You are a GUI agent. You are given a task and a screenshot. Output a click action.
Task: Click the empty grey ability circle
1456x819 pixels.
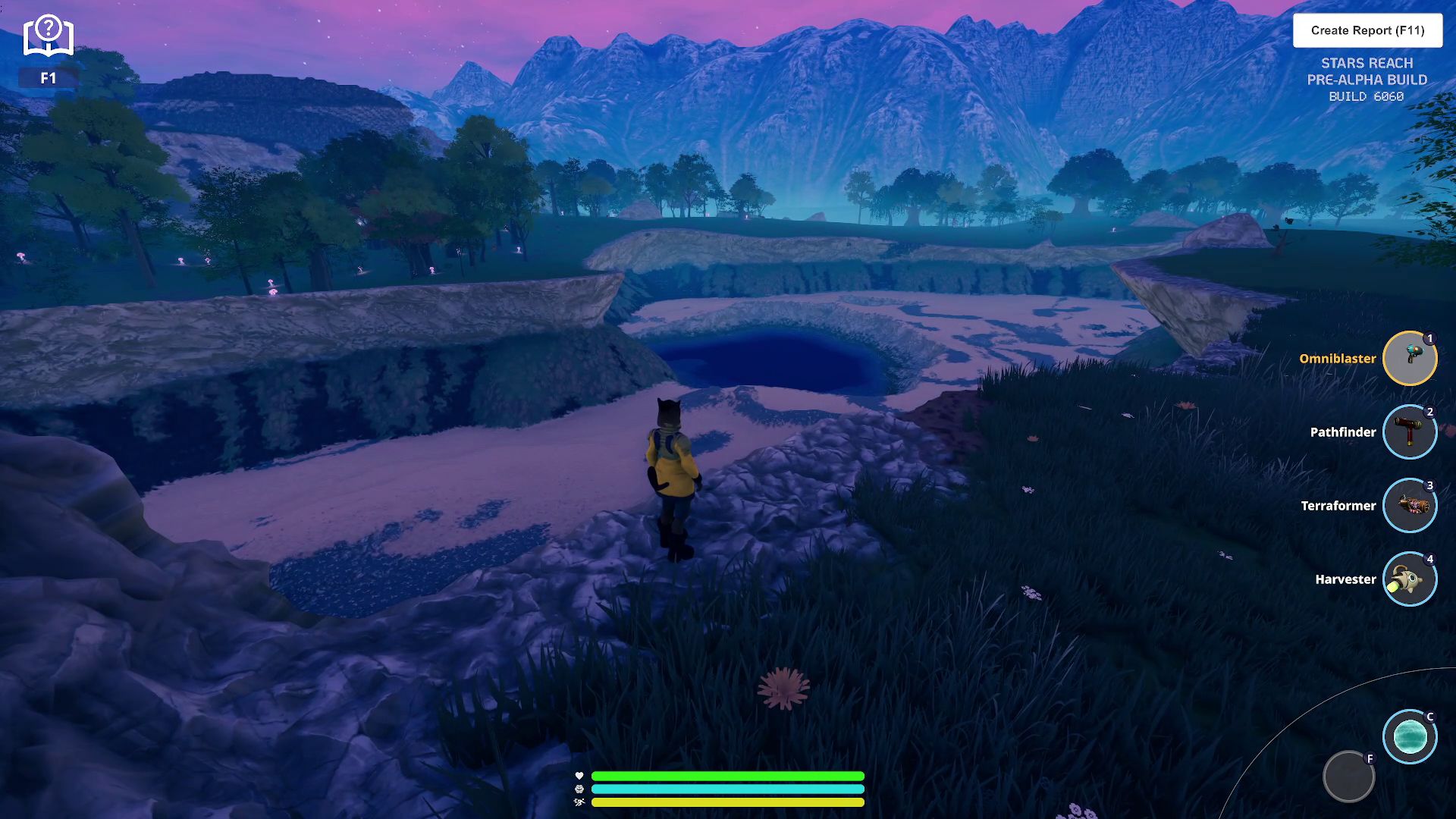[1348, 777]
